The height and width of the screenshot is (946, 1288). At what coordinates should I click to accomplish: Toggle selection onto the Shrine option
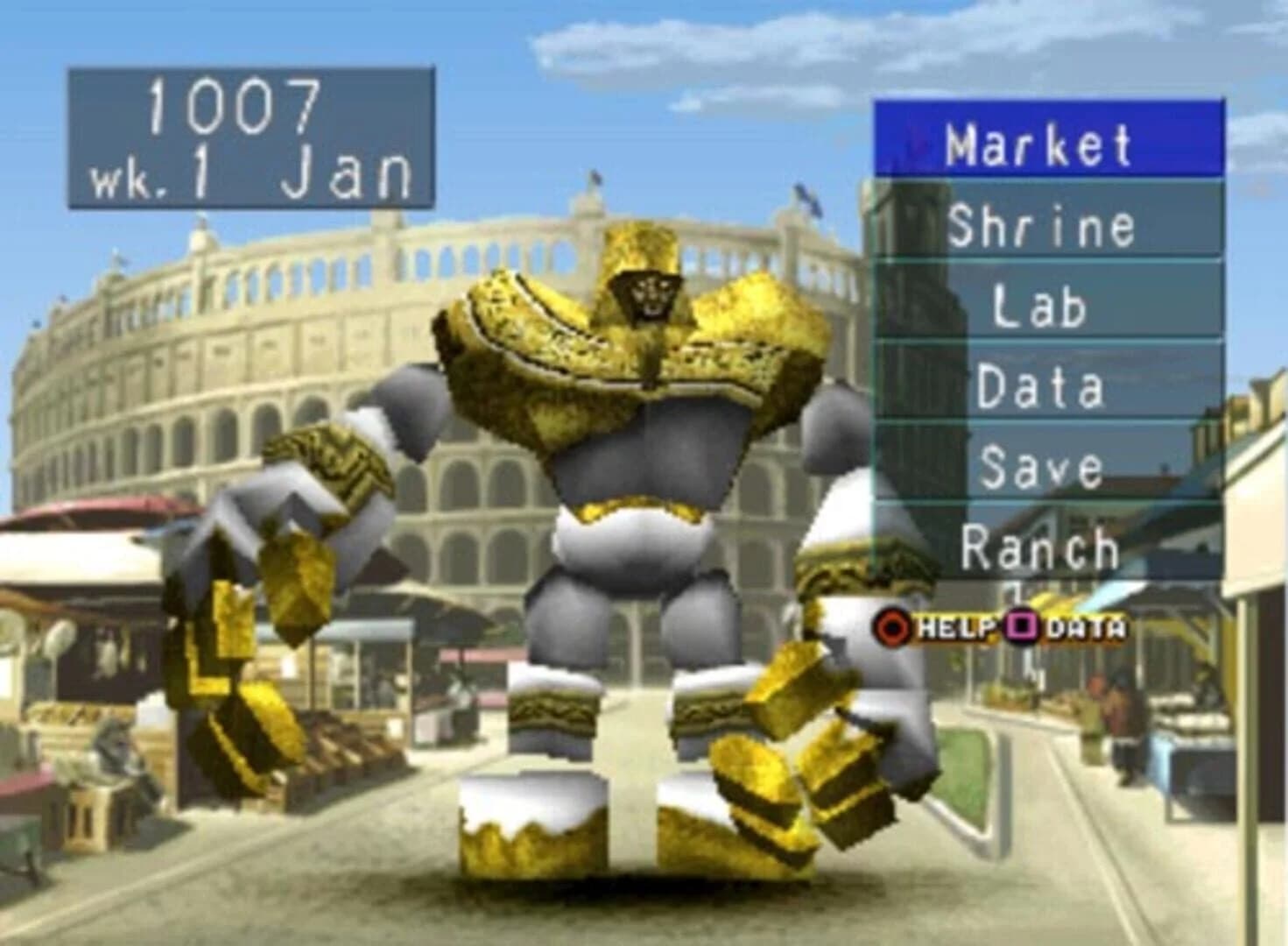coord(1042,224)
